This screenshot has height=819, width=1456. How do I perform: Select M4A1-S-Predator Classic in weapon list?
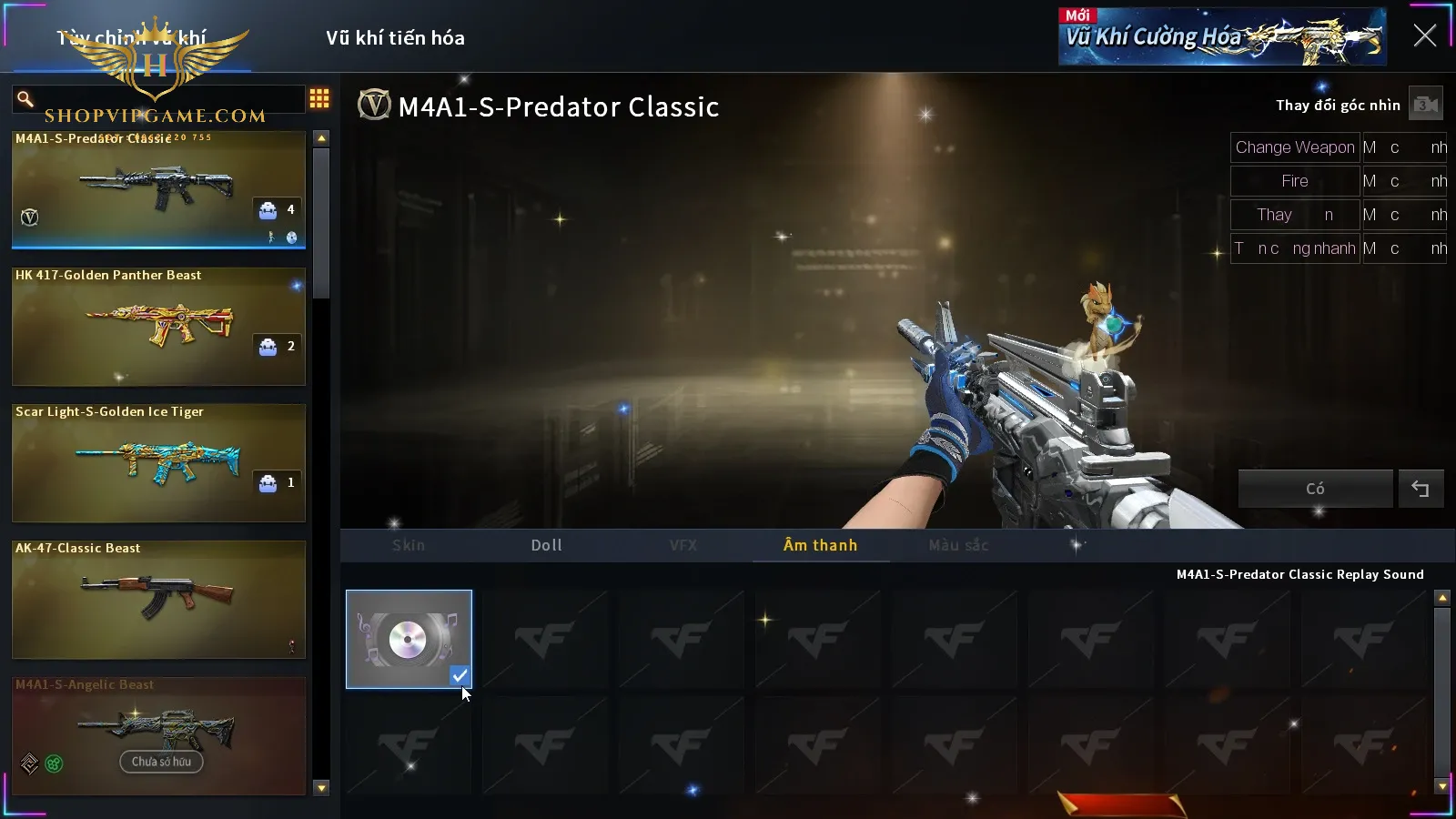click(x=158, y=189)
